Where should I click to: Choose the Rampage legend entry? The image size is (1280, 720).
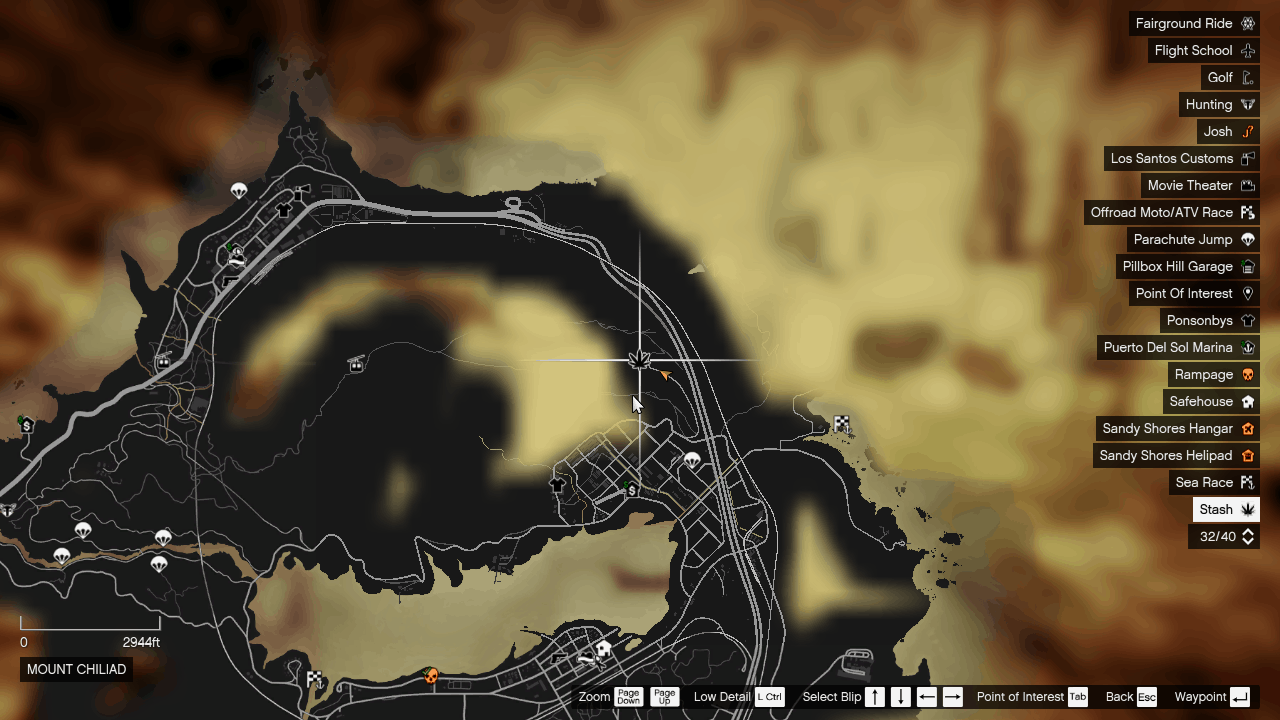pos(1214,374)
